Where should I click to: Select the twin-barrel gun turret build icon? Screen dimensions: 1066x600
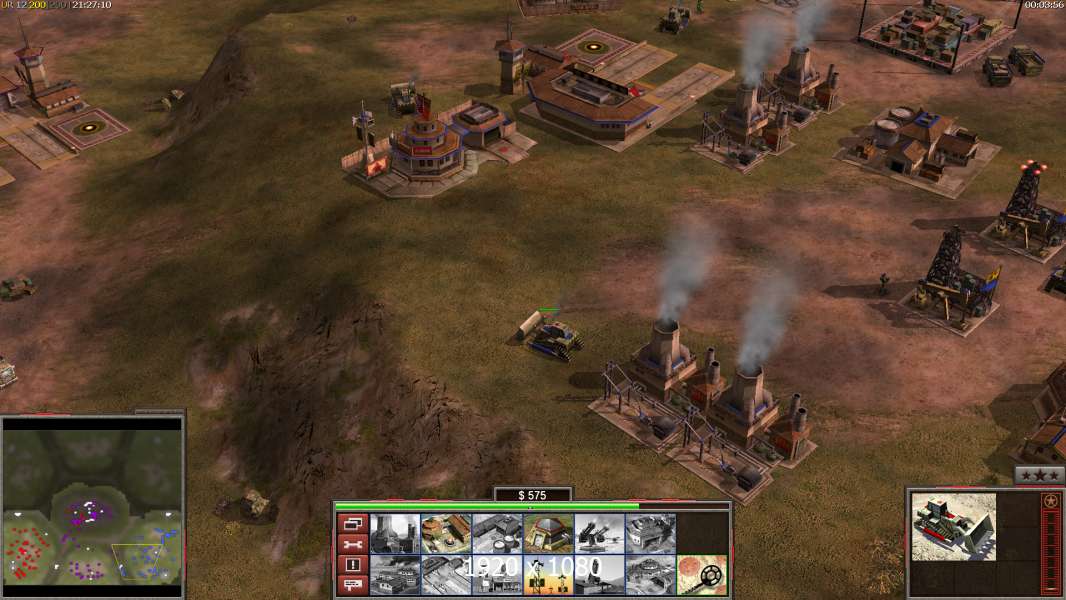(599, 534)
